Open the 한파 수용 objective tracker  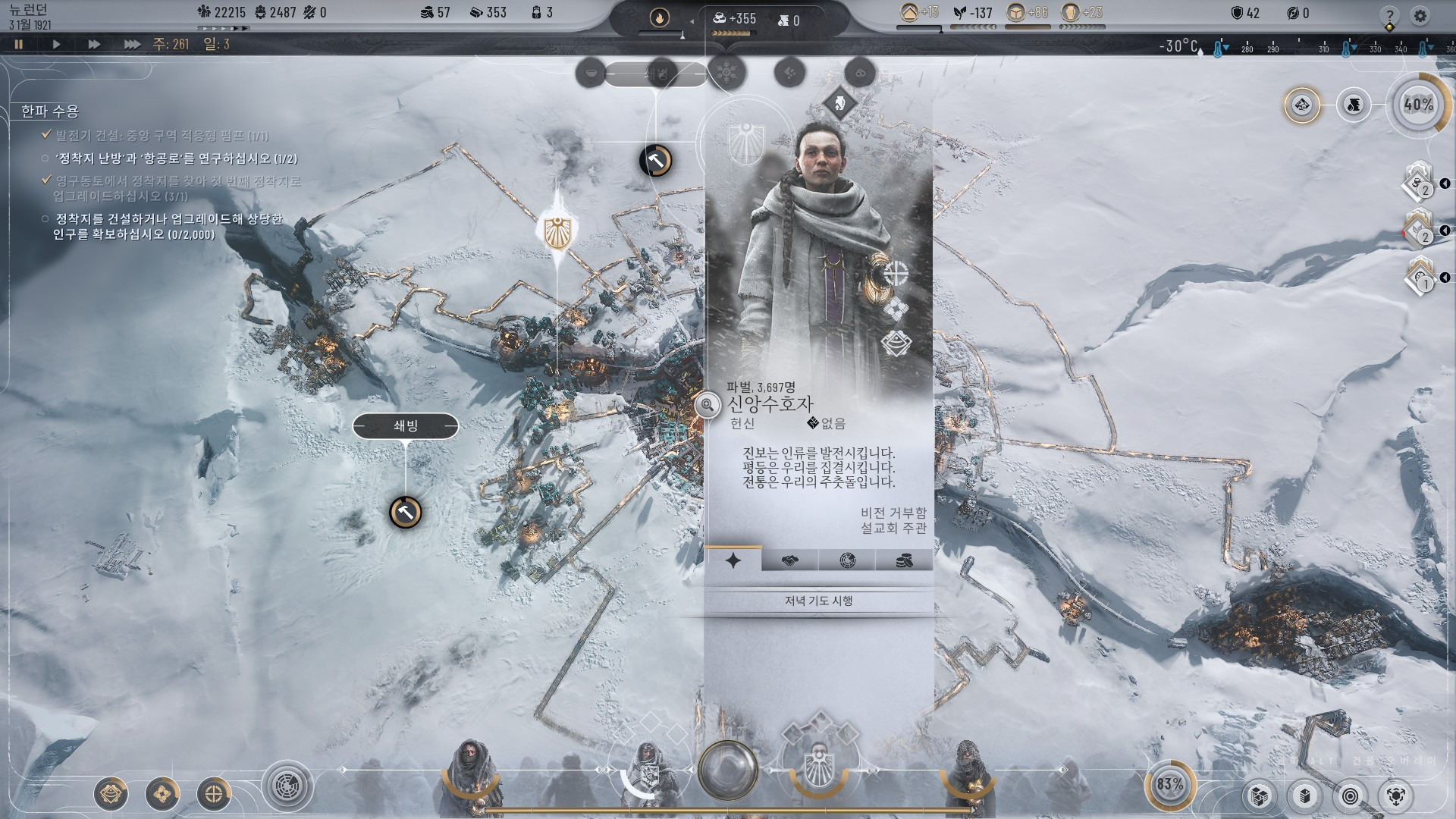click(x=50, y=111)
